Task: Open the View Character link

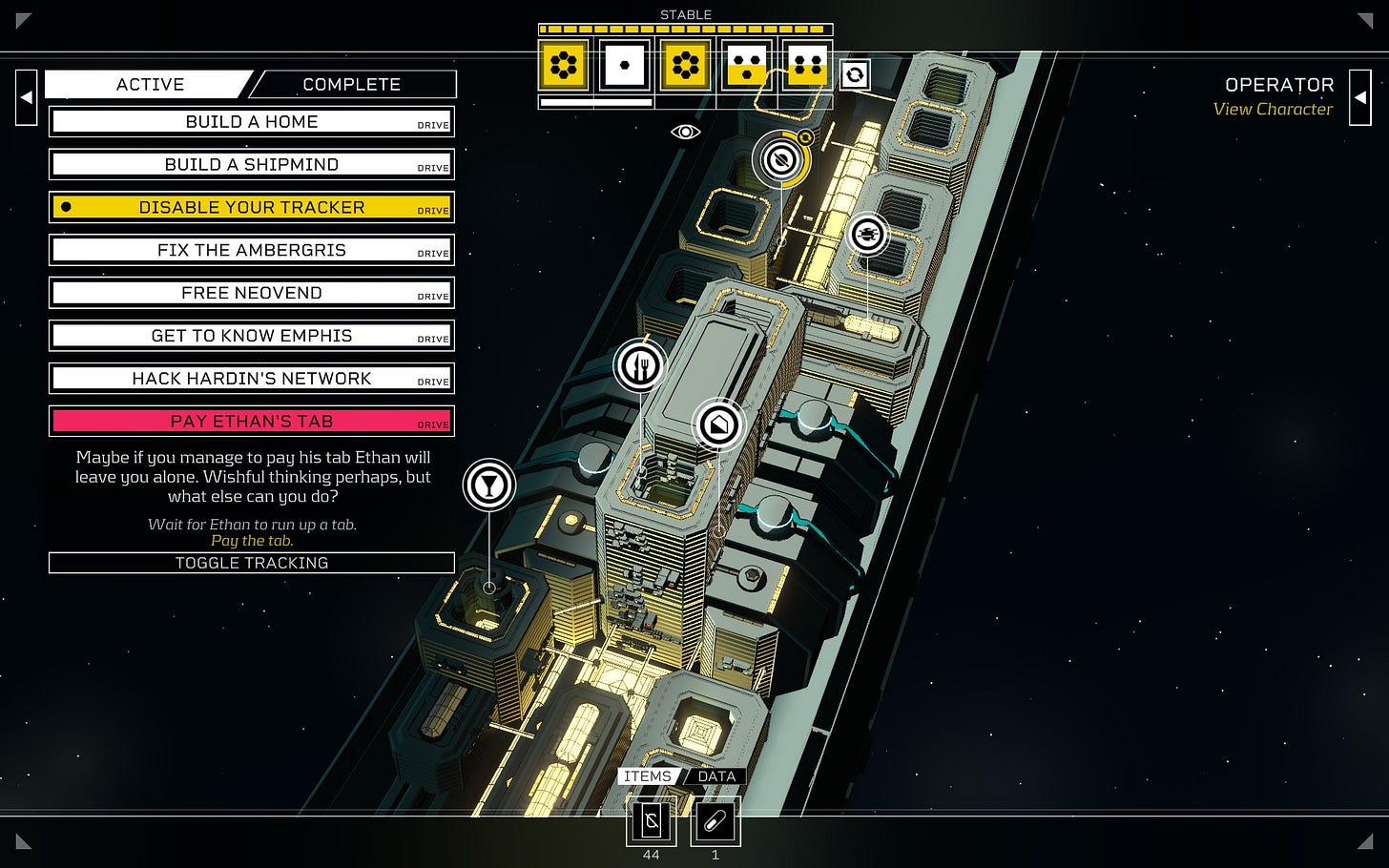Action: click(x=1273, y=110)
